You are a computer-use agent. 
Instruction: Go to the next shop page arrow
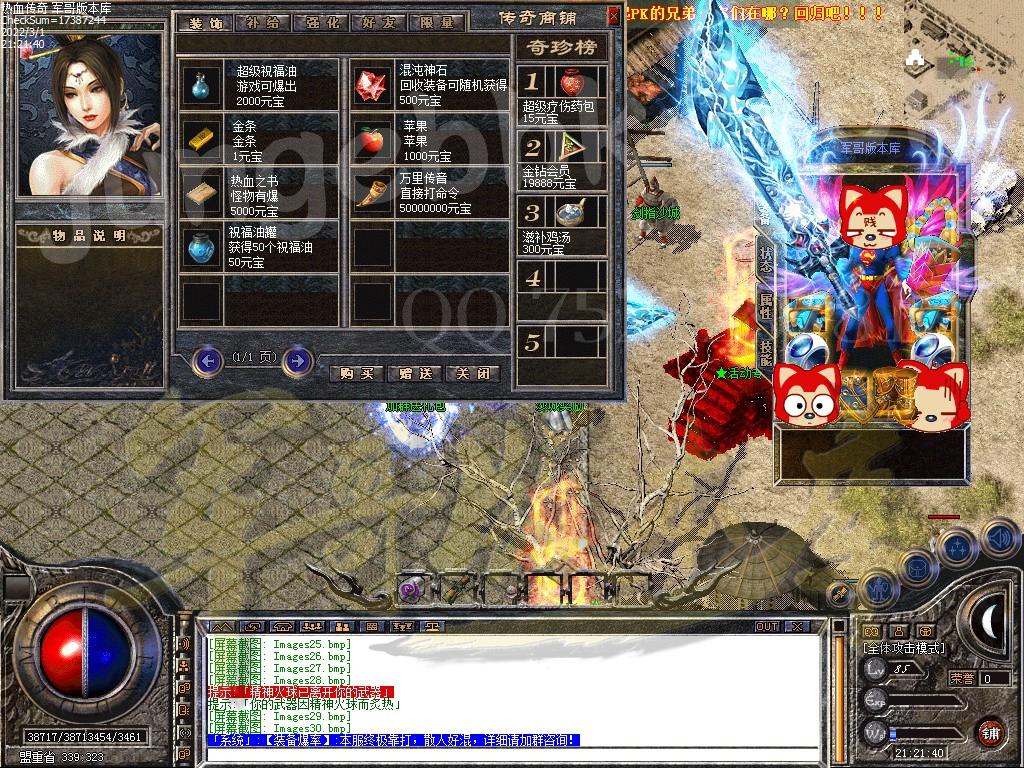point(297,359)
